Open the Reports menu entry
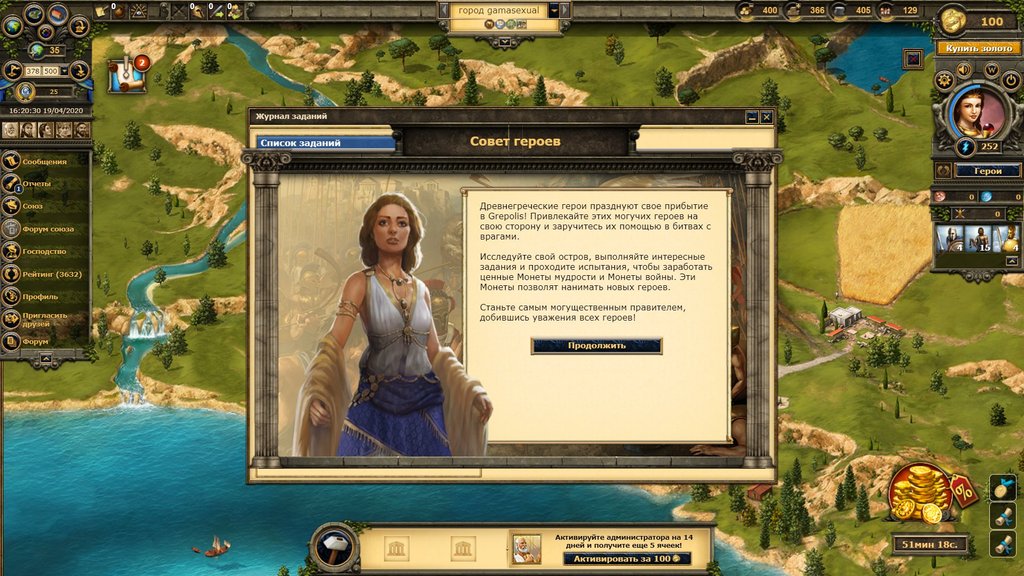The height and width of the screenshot is (576, 1024). click(43, 184)
